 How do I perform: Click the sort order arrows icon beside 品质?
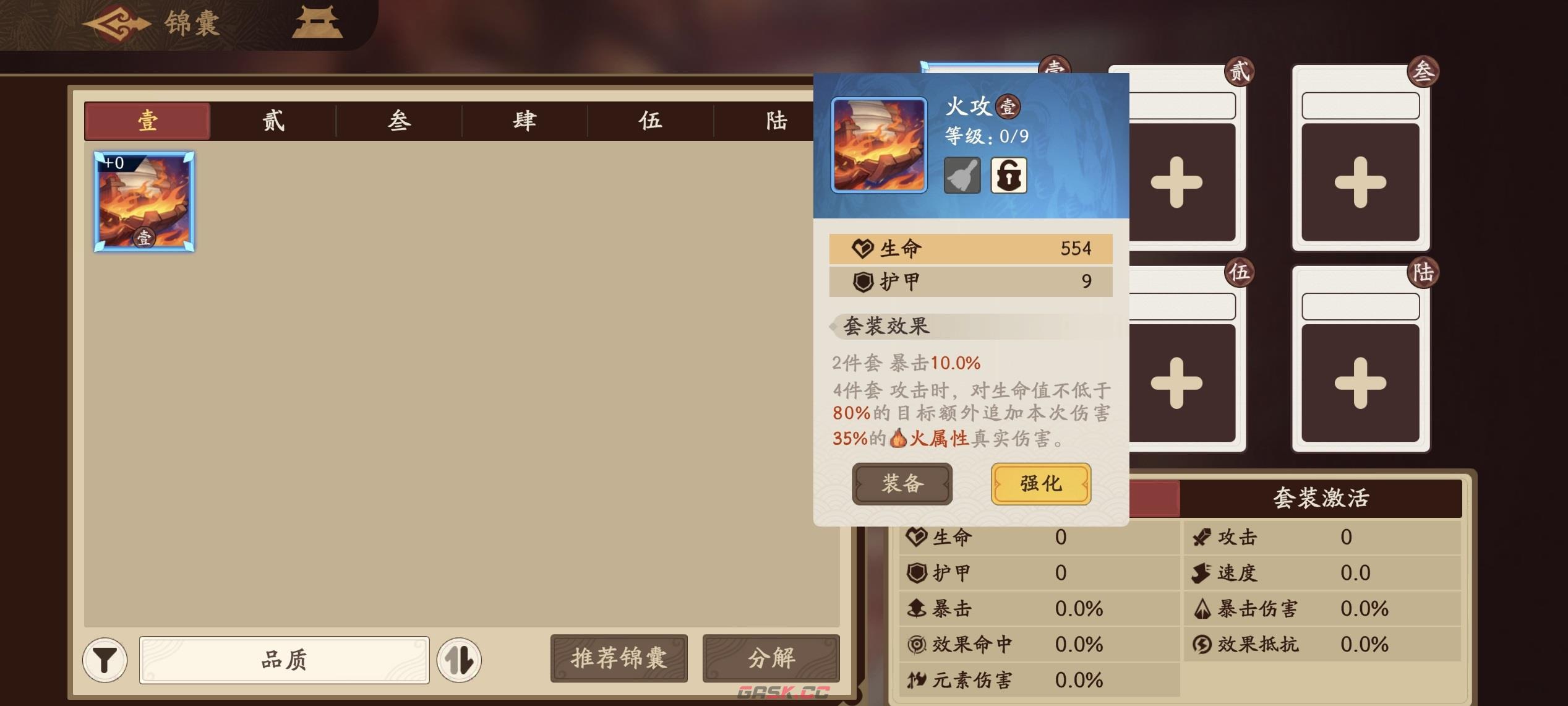461,660
